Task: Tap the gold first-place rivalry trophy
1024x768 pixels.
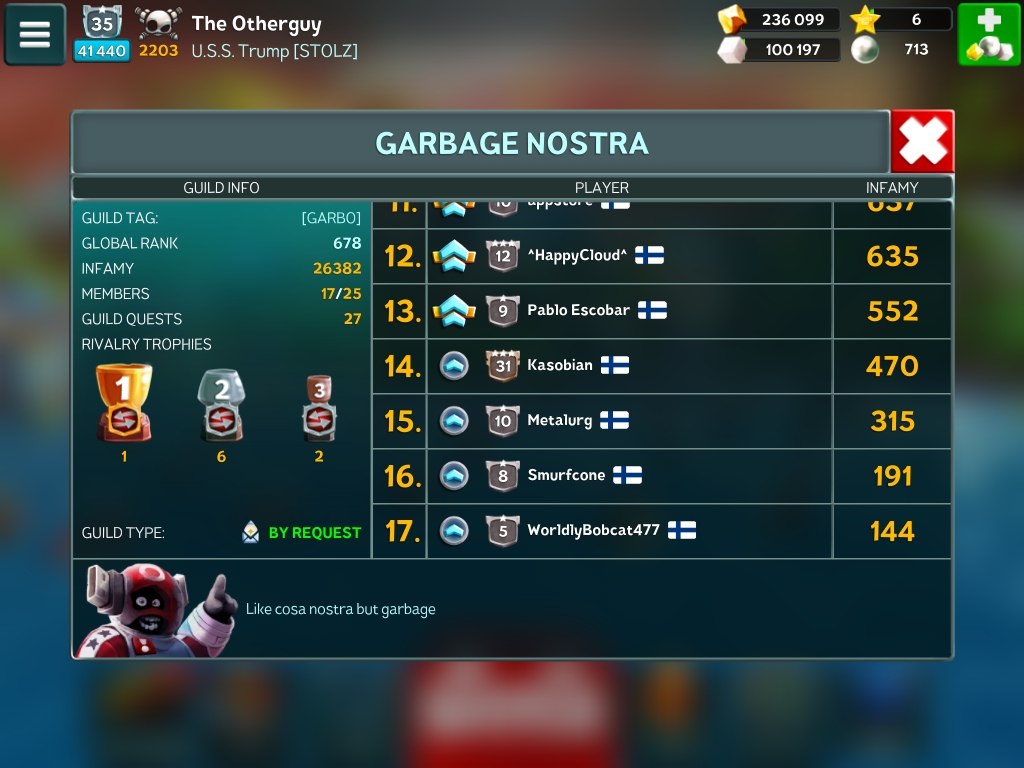Action: point(124,403)
